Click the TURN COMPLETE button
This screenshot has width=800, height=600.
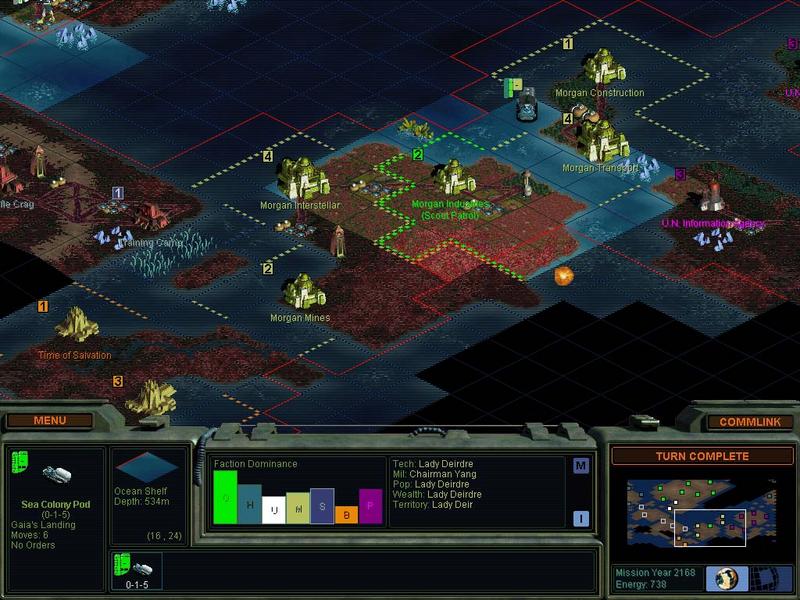[x=702, y=456]
